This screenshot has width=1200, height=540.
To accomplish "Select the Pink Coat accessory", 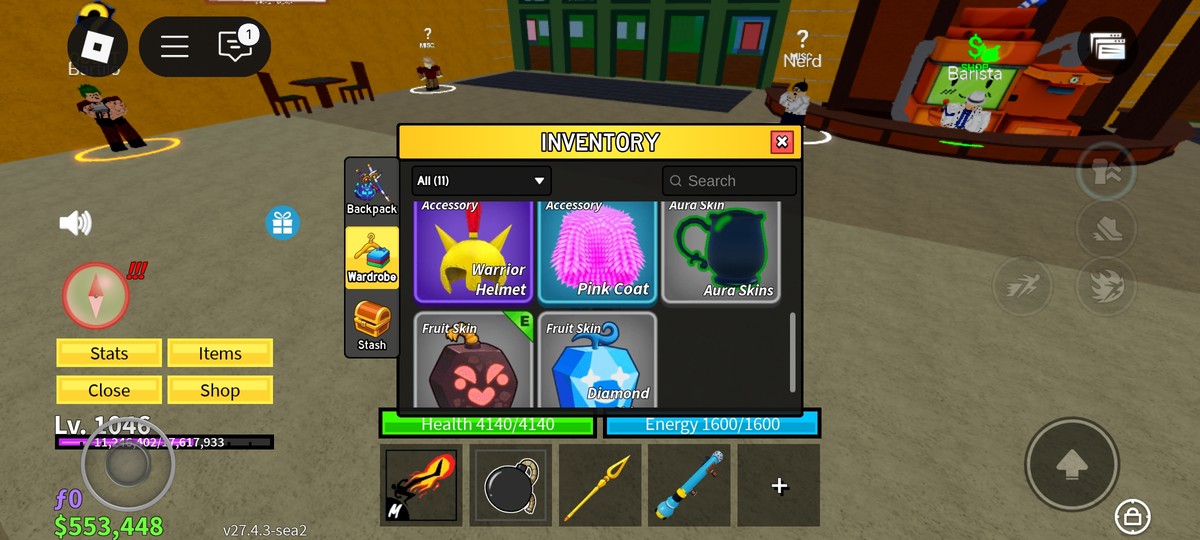I will [597, 252].
